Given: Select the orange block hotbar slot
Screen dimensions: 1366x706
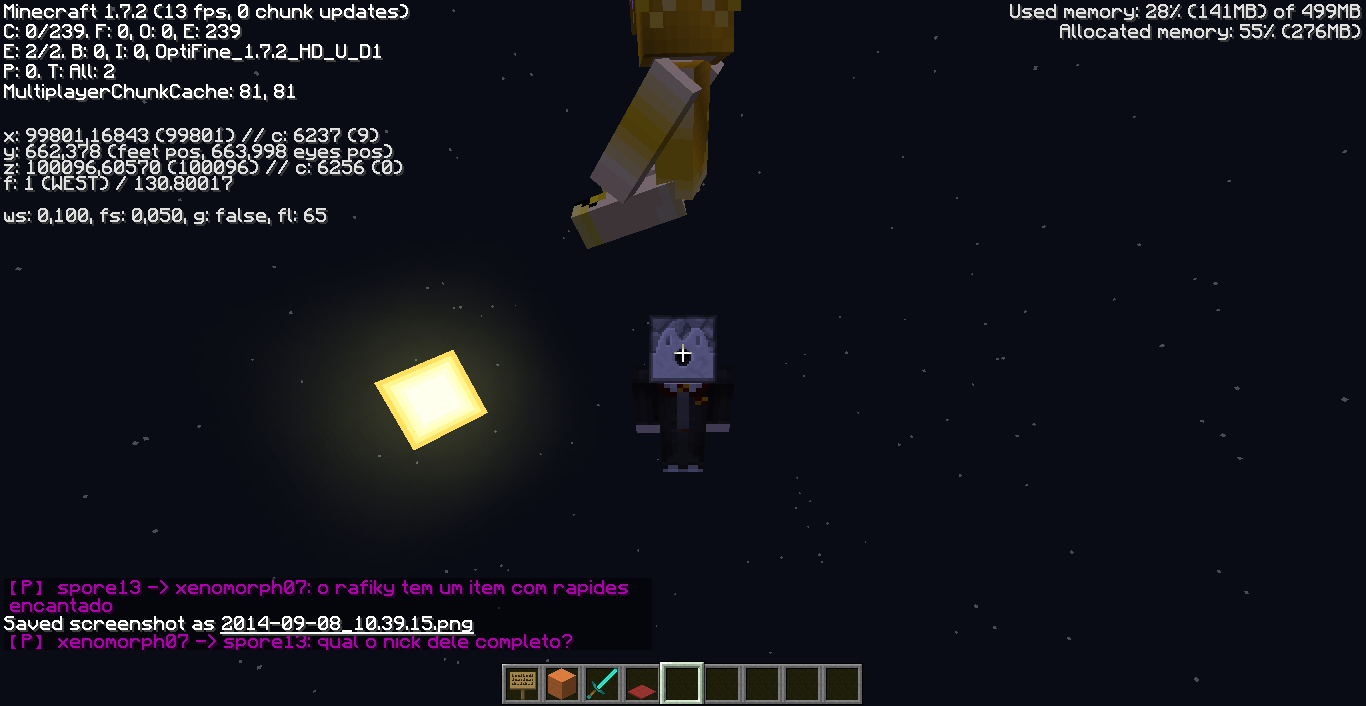Looking at the screenshot, I should click(563, 684).
